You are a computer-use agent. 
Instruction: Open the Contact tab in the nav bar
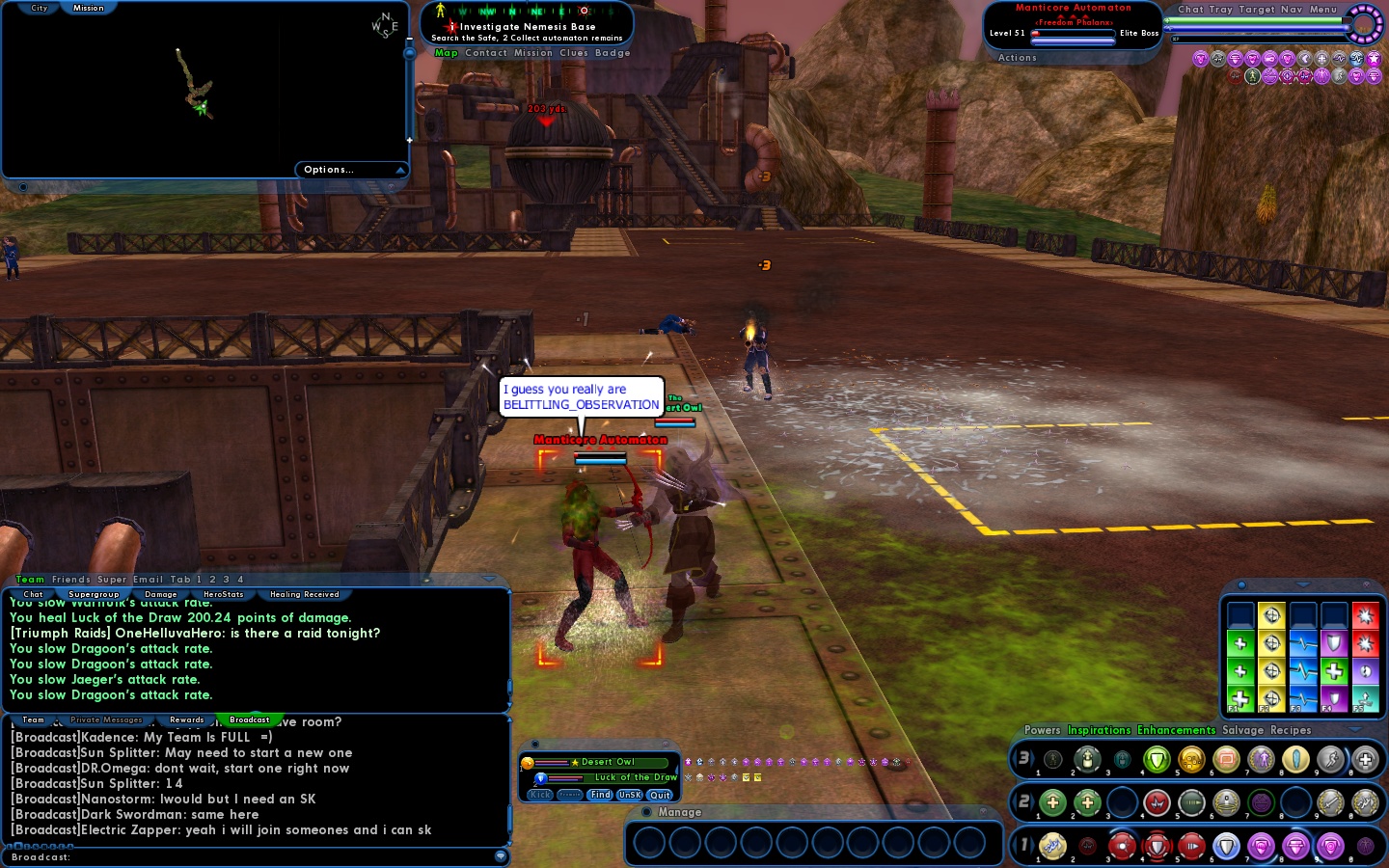[485, 53]
